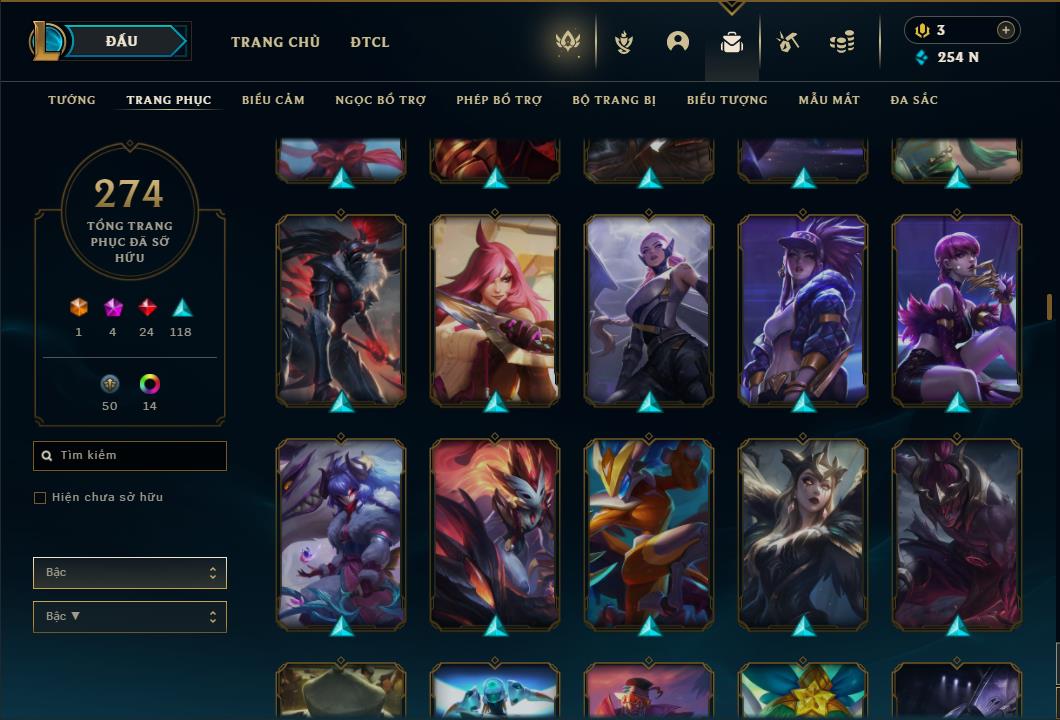Toggle the Hiện chưa sở hữu checkbox
The width and height of the screenshot is (1060, 720).
coord(40,498)
